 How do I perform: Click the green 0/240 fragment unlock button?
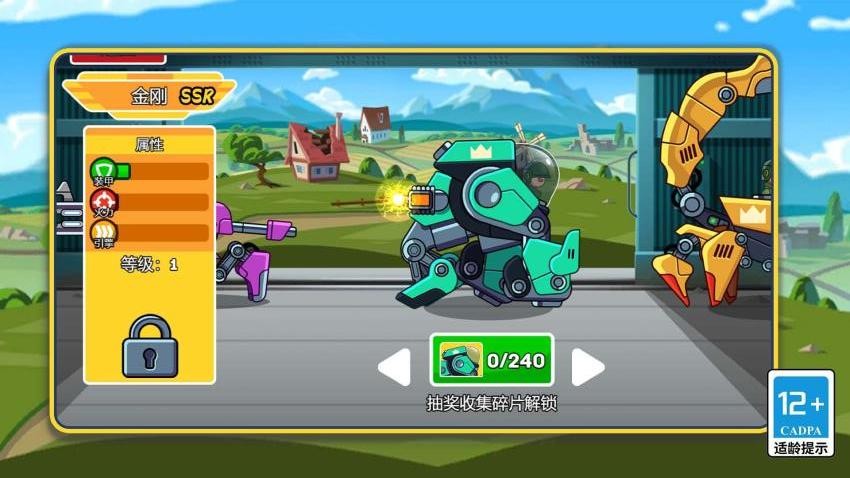click(491, 360)
